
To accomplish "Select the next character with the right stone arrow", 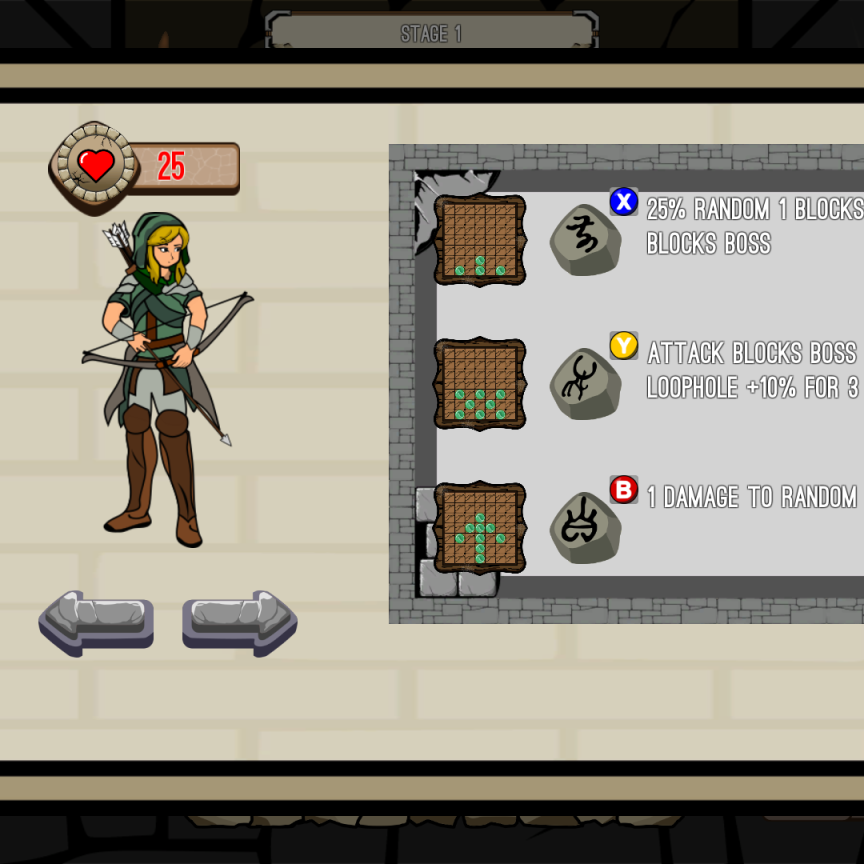I will click(x=240, y=621).
